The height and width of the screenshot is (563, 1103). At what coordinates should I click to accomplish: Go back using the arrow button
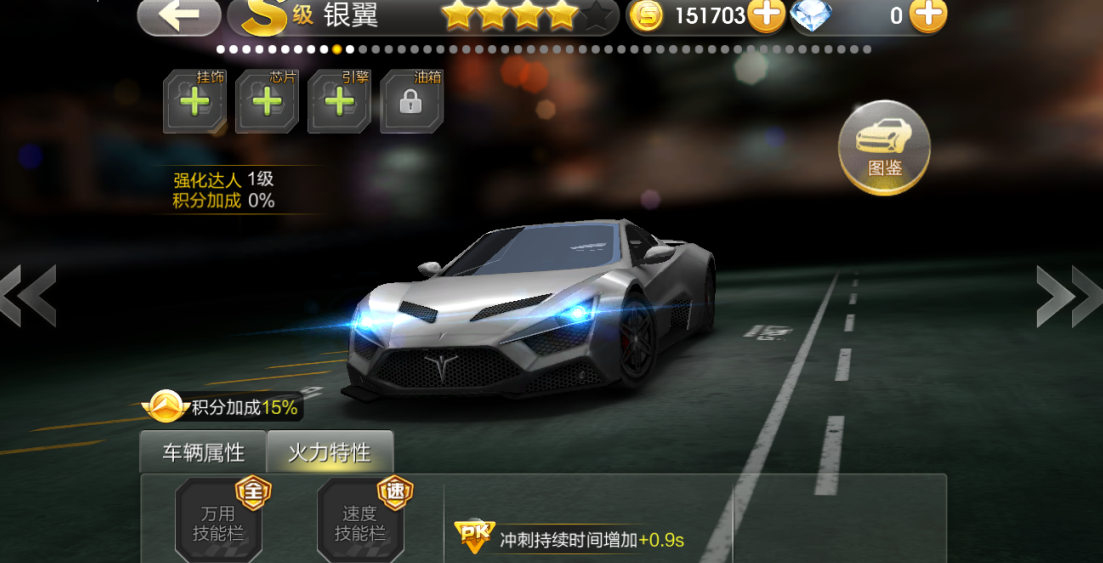click(x=179, y=15)
